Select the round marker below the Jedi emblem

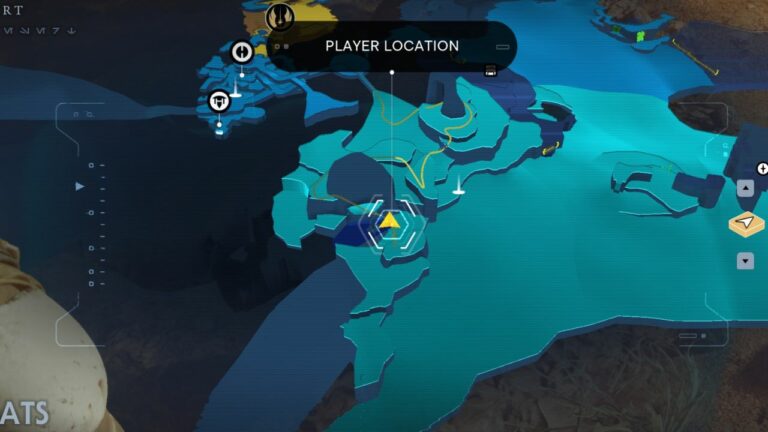[x=241, y=51]
